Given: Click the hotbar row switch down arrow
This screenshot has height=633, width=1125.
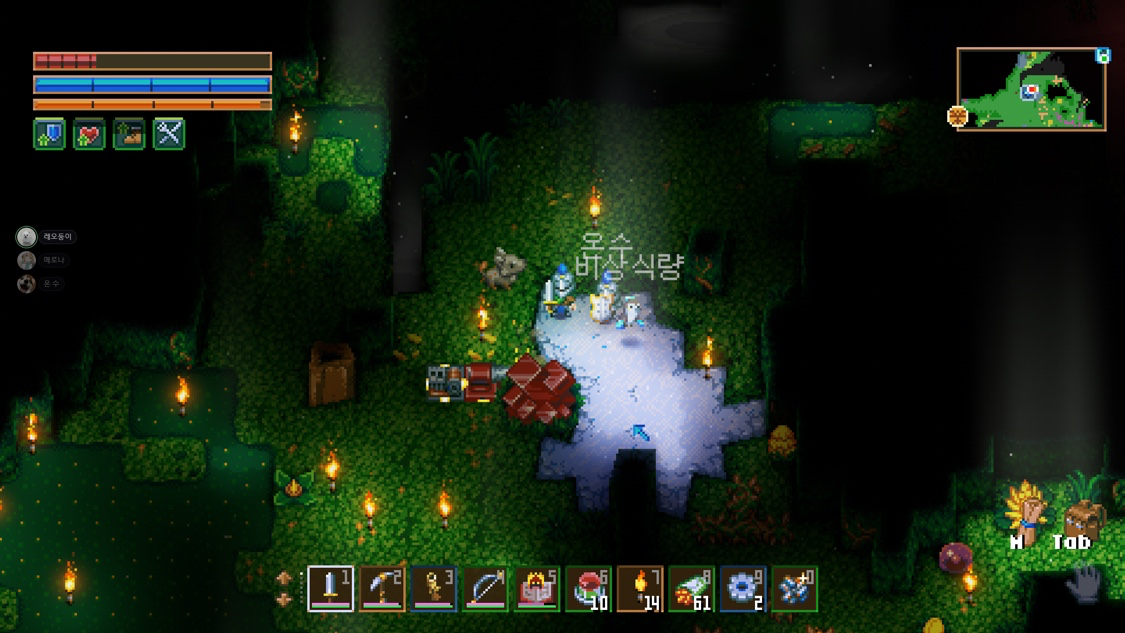Looking at the screenshot, I should tap(284, 600).
